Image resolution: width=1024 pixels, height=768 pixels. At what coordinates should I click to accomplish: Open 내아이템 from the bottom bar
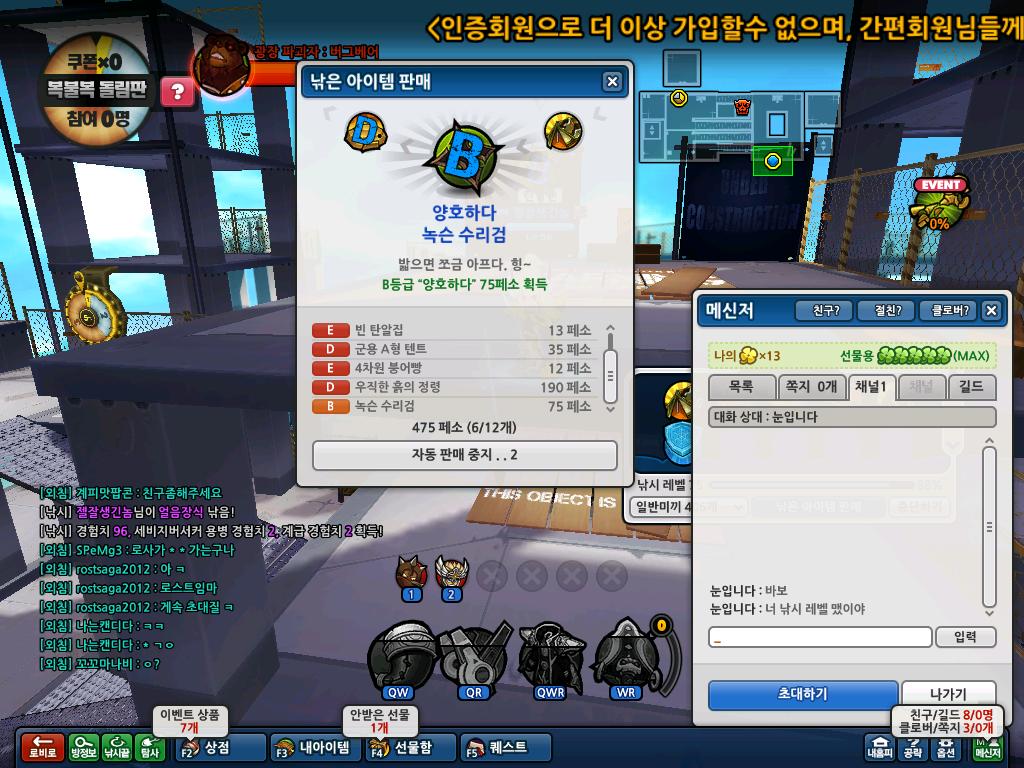click(x=314, y=747)
